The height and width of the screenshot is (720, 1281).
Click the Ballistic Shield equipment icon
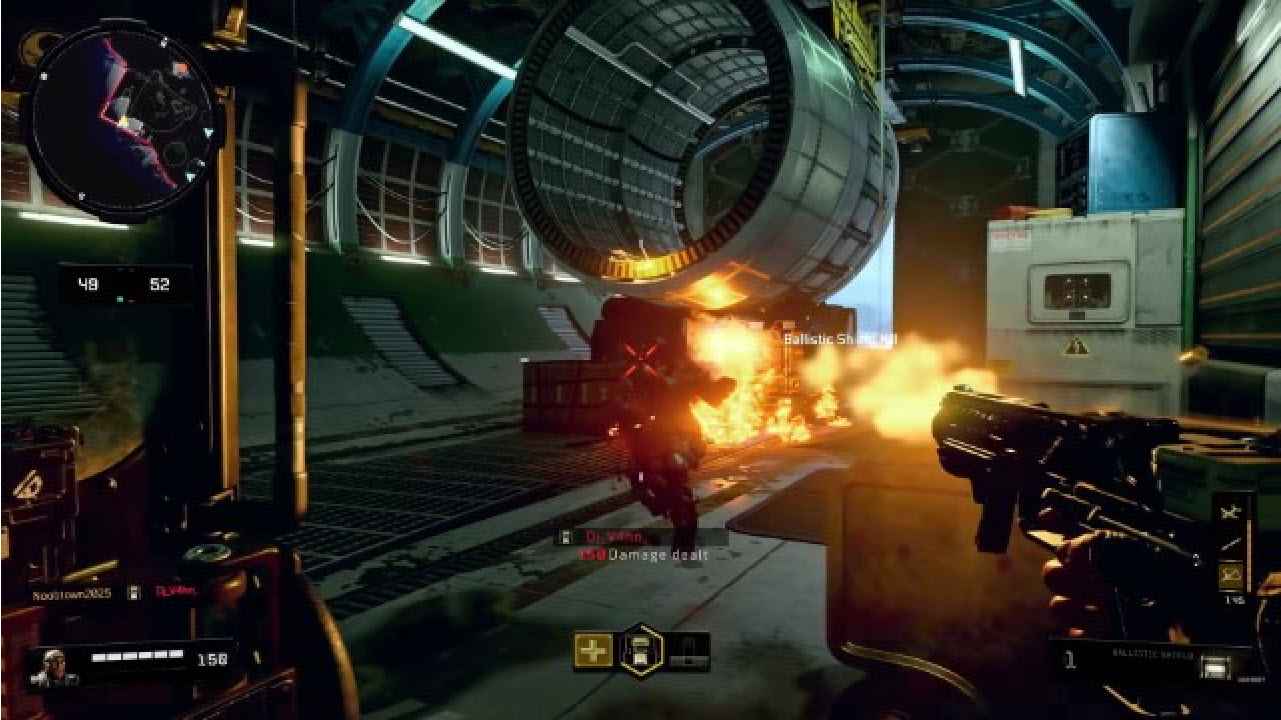click(x=1216, y=666)
